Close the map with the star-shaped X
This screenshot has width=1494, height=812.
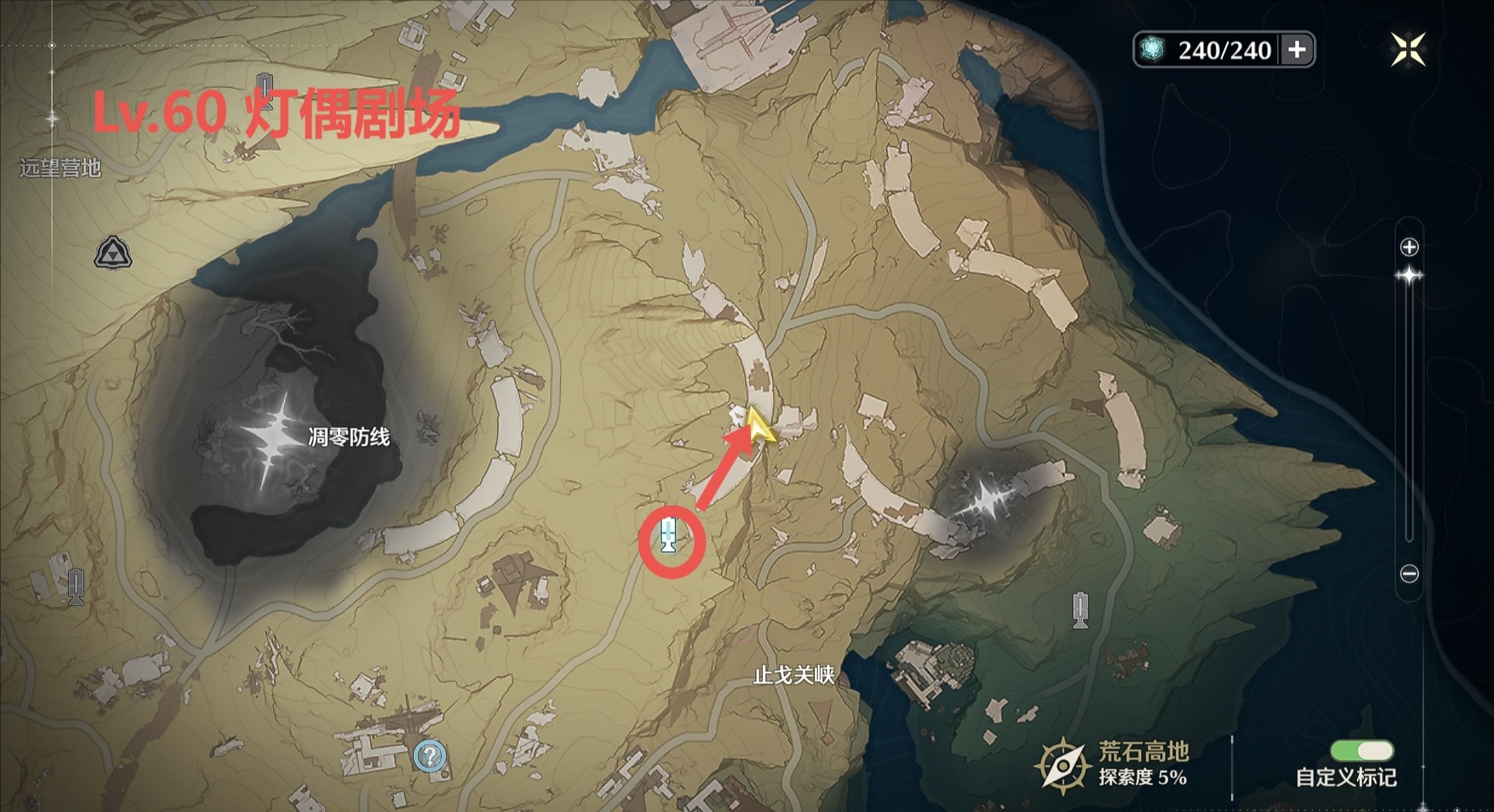coord(1408,50)
